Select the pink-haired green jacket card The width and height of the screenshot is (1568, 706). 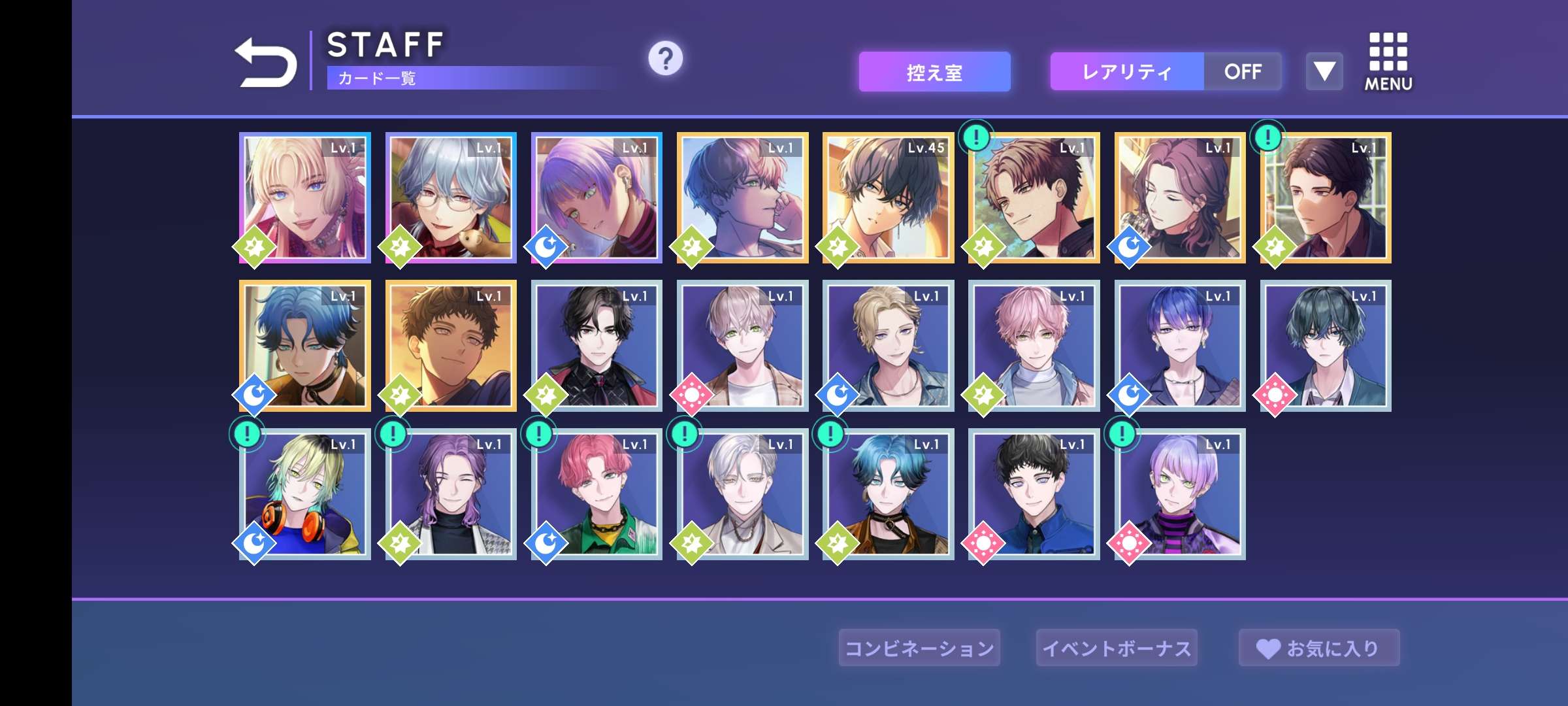tap(596, 494)
